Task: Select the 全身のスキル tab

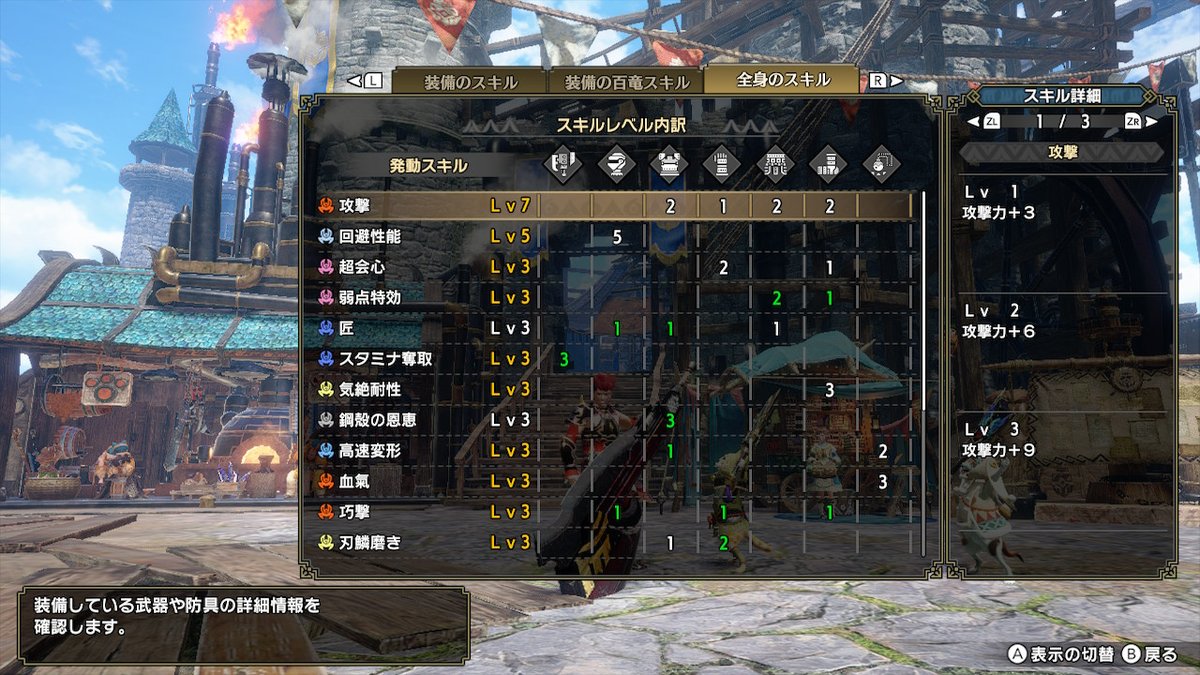Action: (782, 80)
